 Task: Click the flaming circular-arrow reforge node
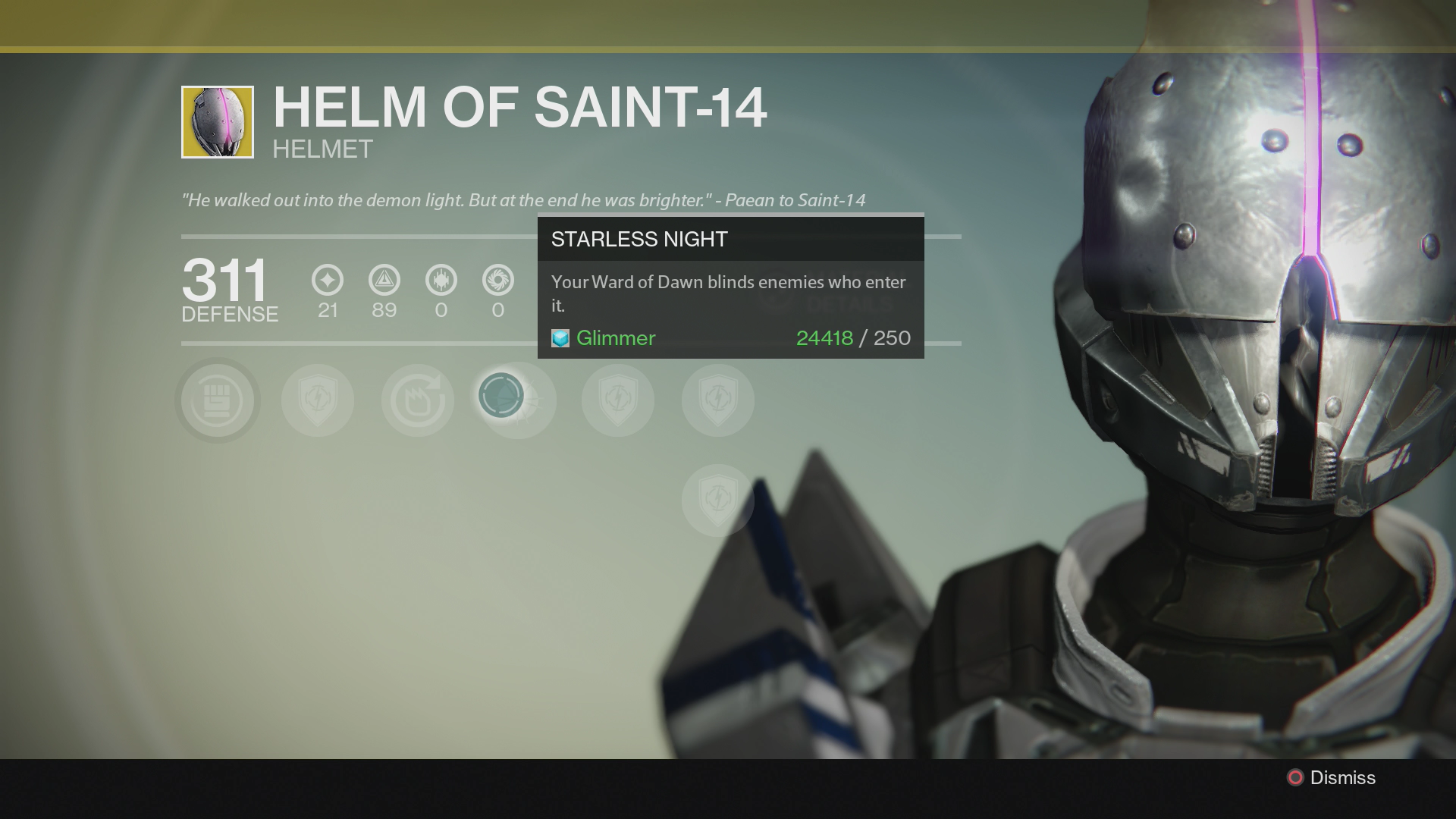point(417,400)
